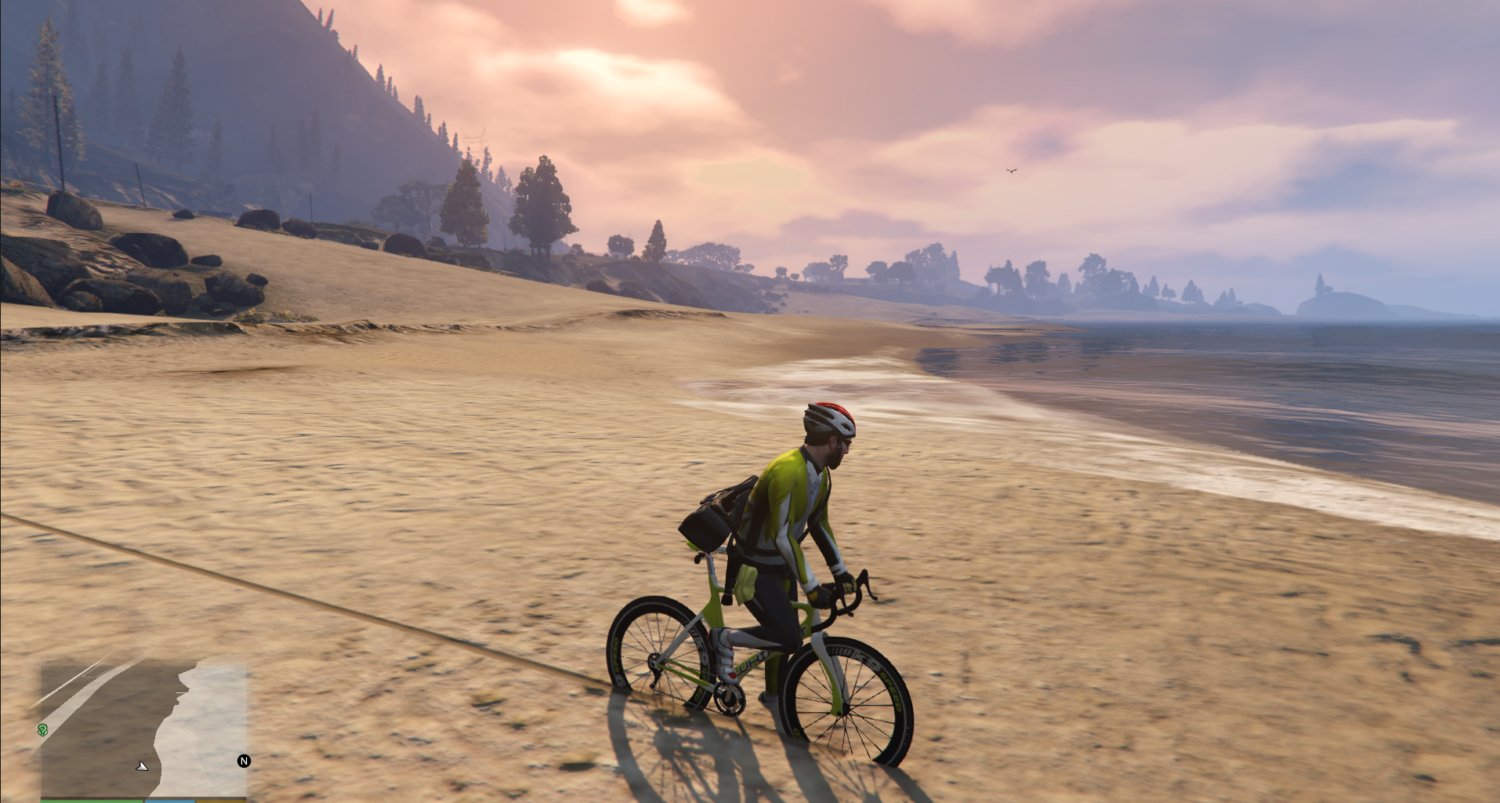Viewport: 1500px width, 803px height.
Task: Click the yellow special ability bar segment
Action: [x=223, y=798]
